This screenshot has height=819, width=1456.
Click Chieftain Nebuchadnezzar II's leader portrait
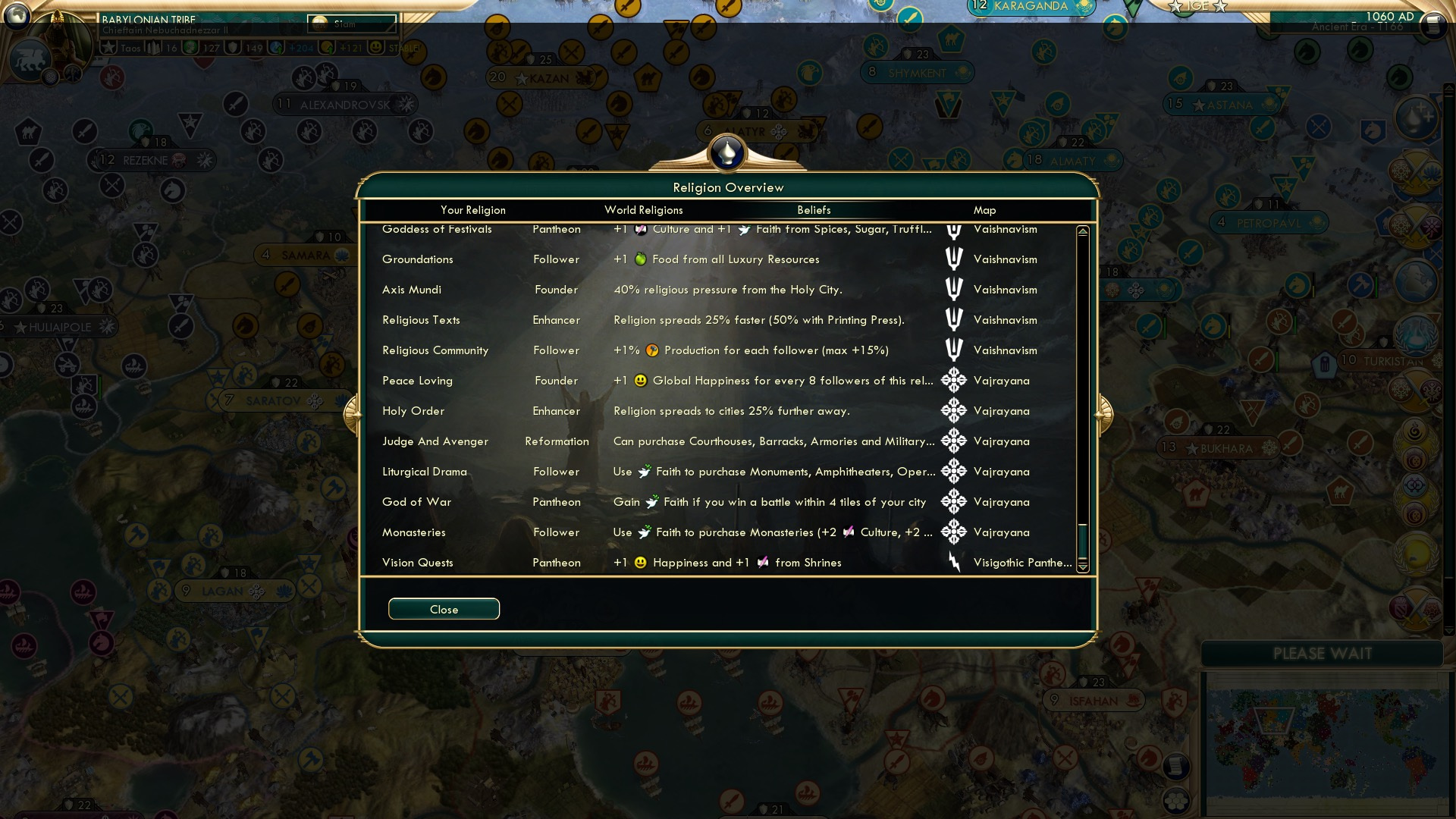pos(61,36)
